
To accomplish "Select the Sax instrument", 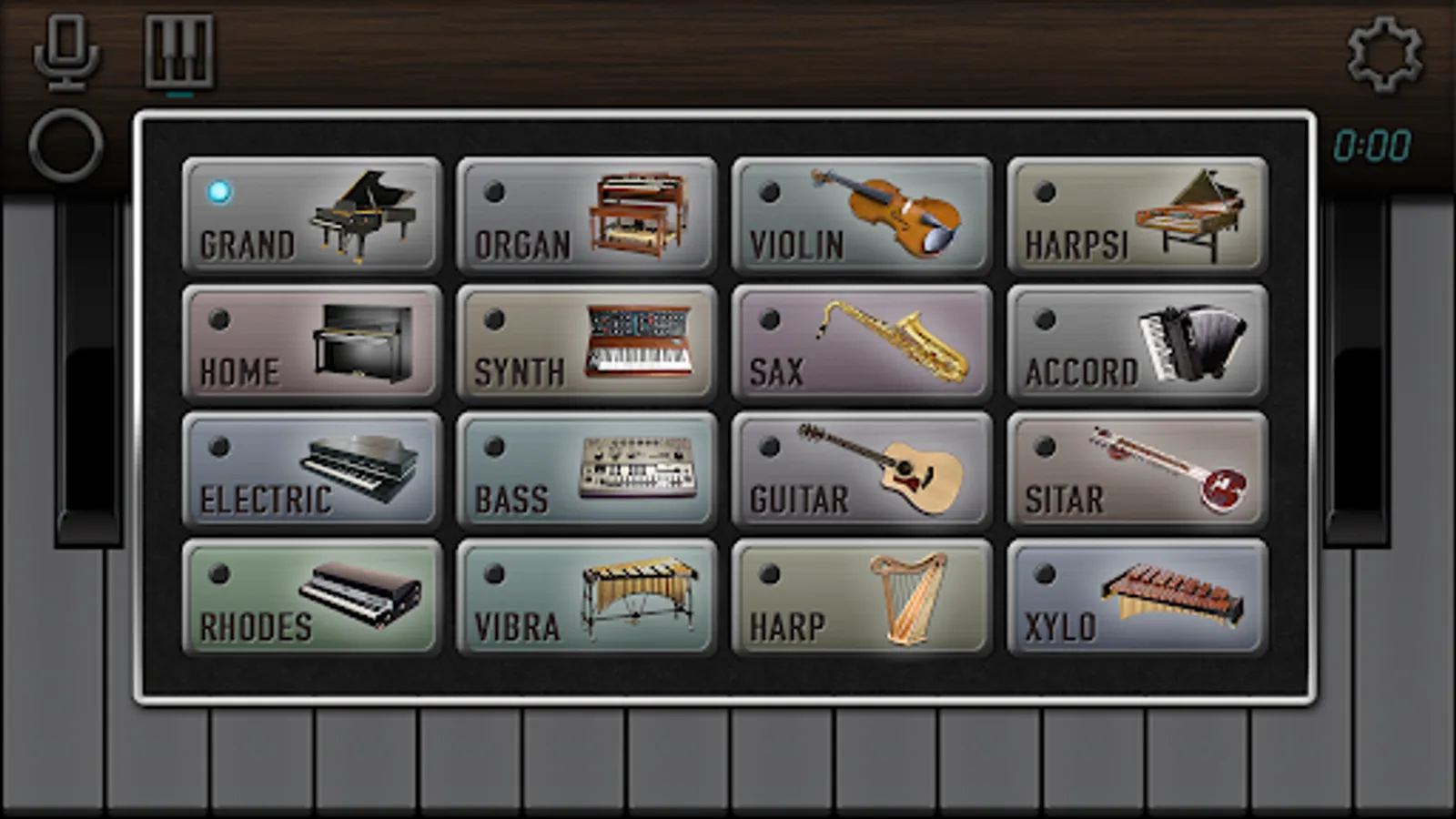I will [x=861, y=344].
